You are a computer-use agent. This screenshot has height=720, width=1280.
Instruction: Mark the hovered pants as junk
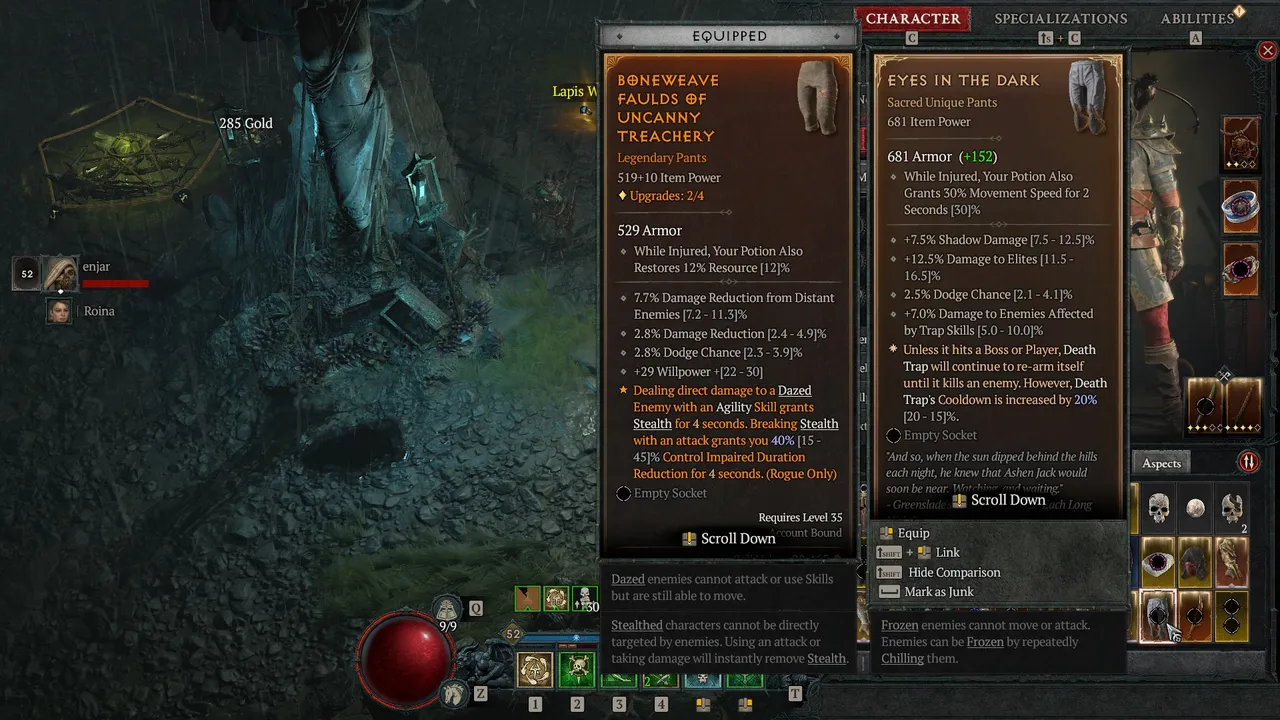coord(938,591)
